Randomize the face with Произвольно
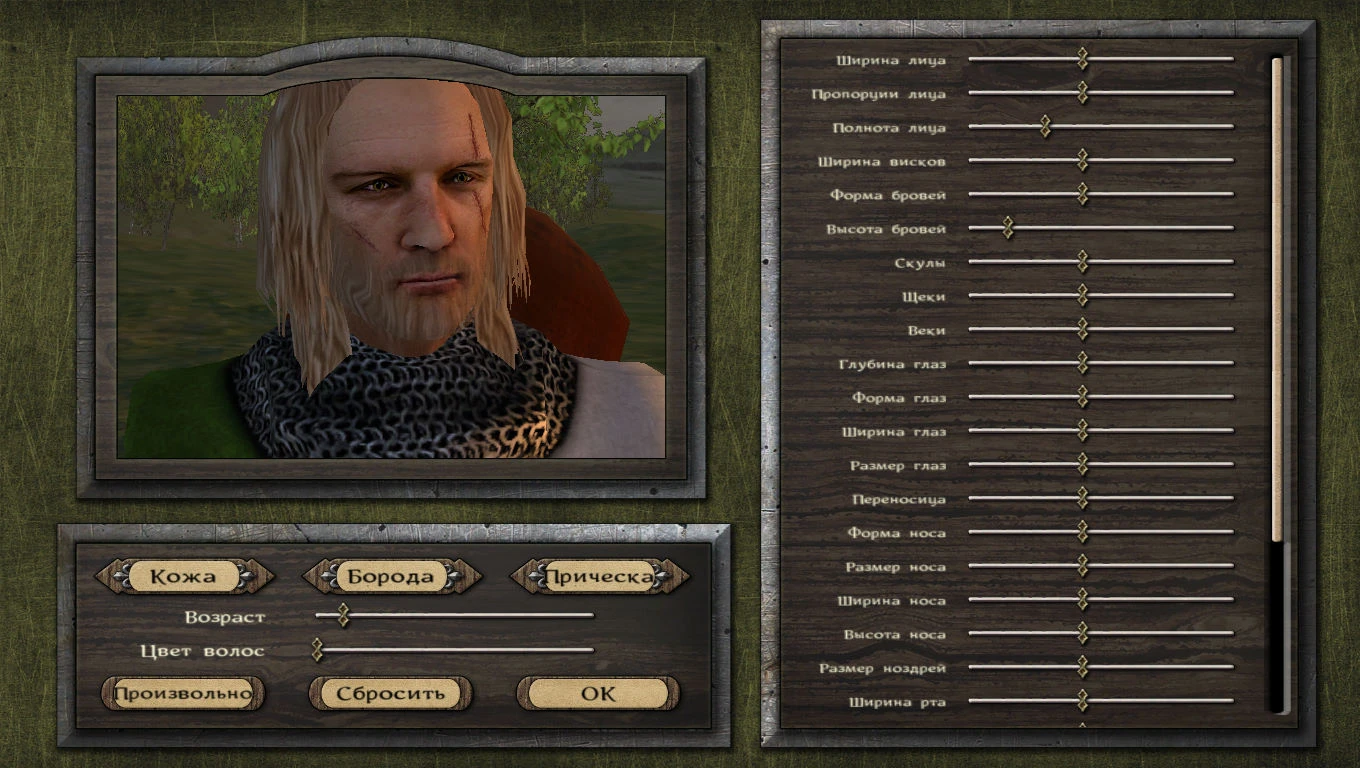 coord(181,692)
